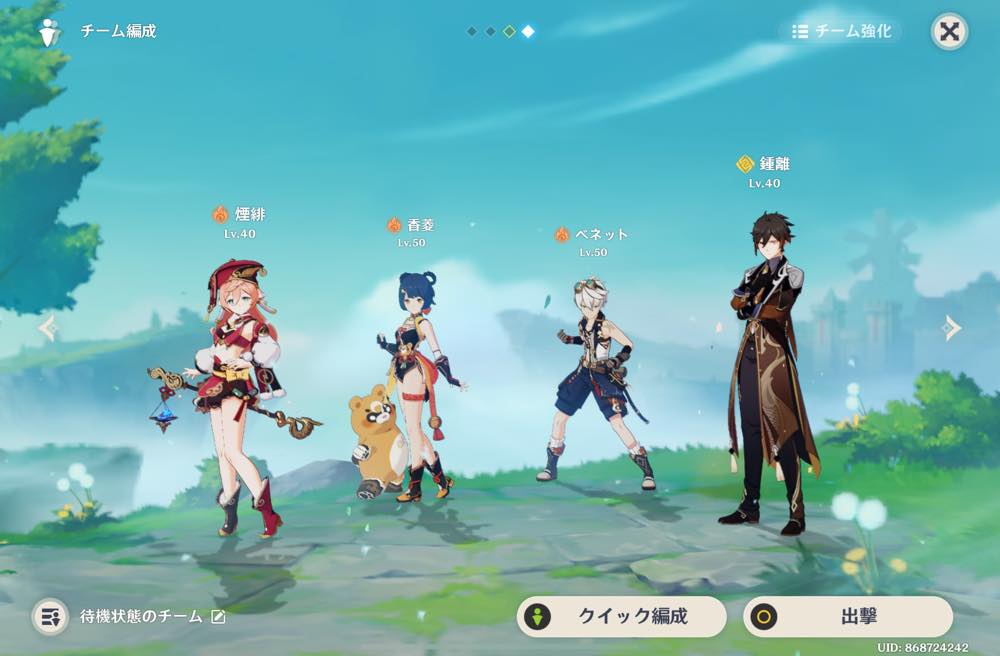This screenshot has width=1000, height=656.
Task: Switch to the next team with right arrow
Action: (x=952, y=327)
